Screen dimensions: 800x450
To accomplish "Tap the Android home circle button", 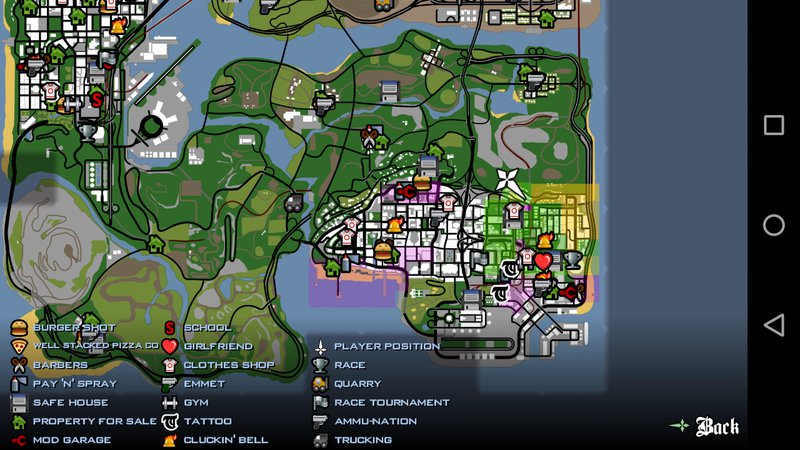I will pyautogui.click(x=774, y=225).
